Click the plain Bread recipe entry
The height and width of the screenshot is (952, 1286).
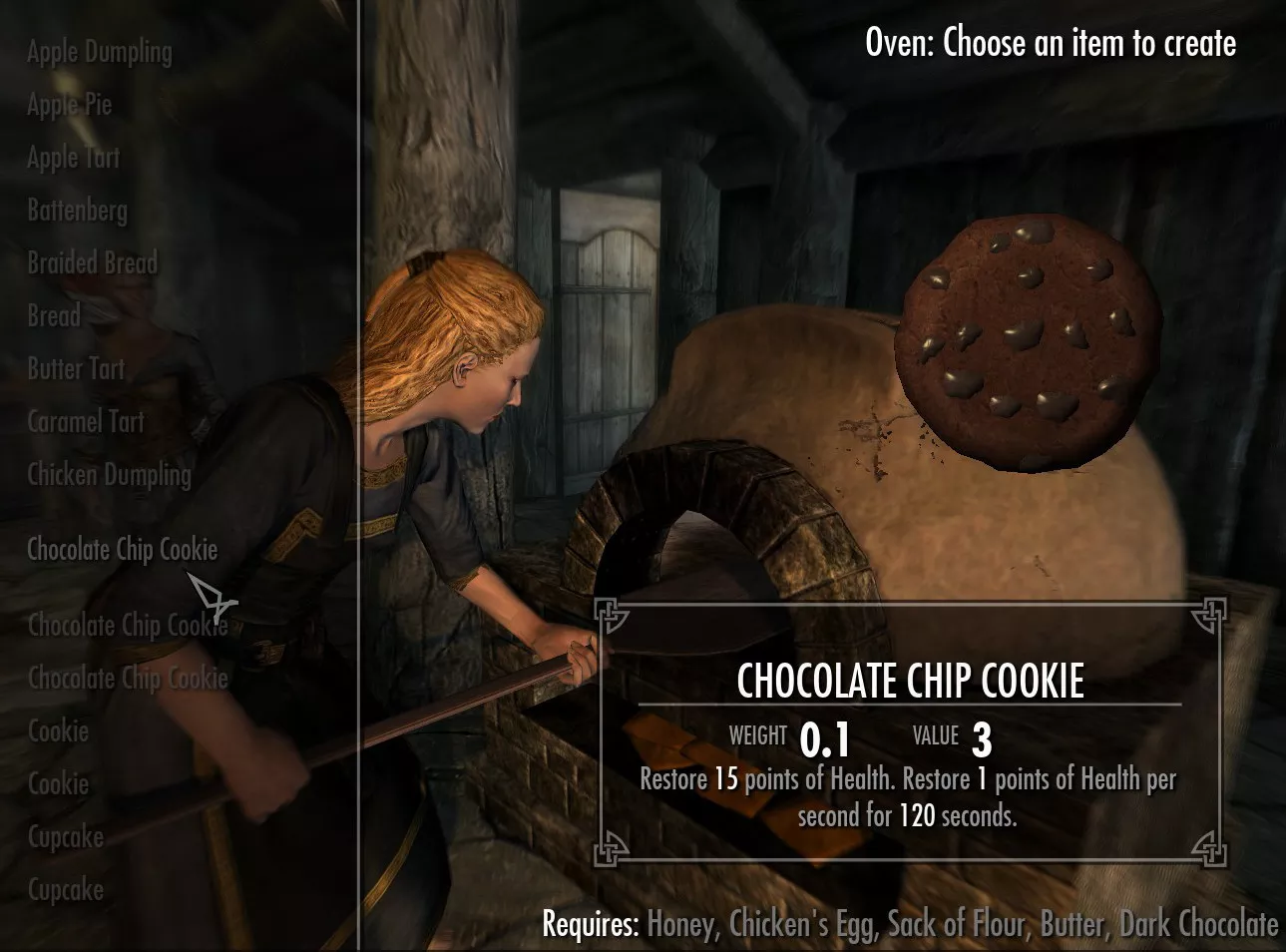pyautogui.click(x=54, y=316)
